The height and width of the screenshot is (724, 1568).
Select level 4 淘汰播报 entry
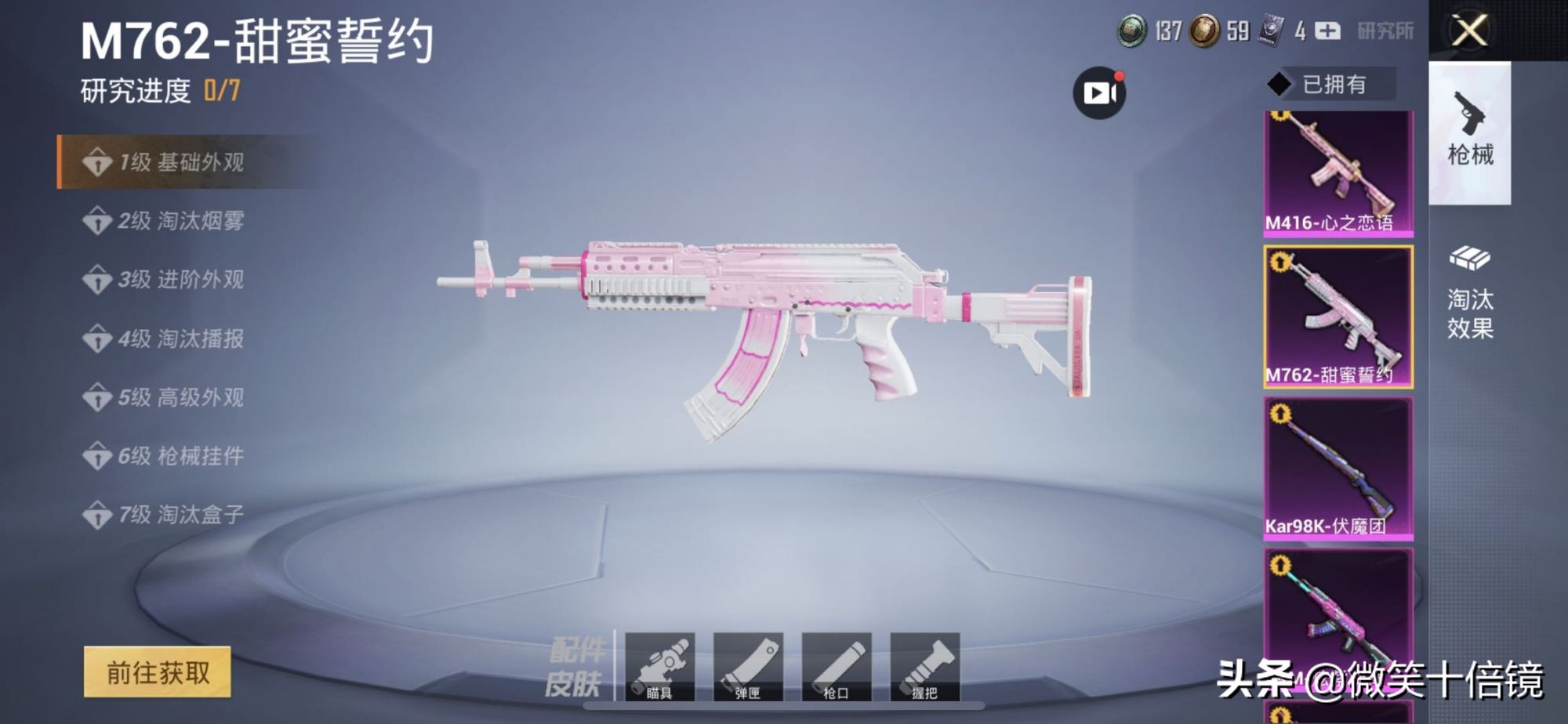(180, 338)
